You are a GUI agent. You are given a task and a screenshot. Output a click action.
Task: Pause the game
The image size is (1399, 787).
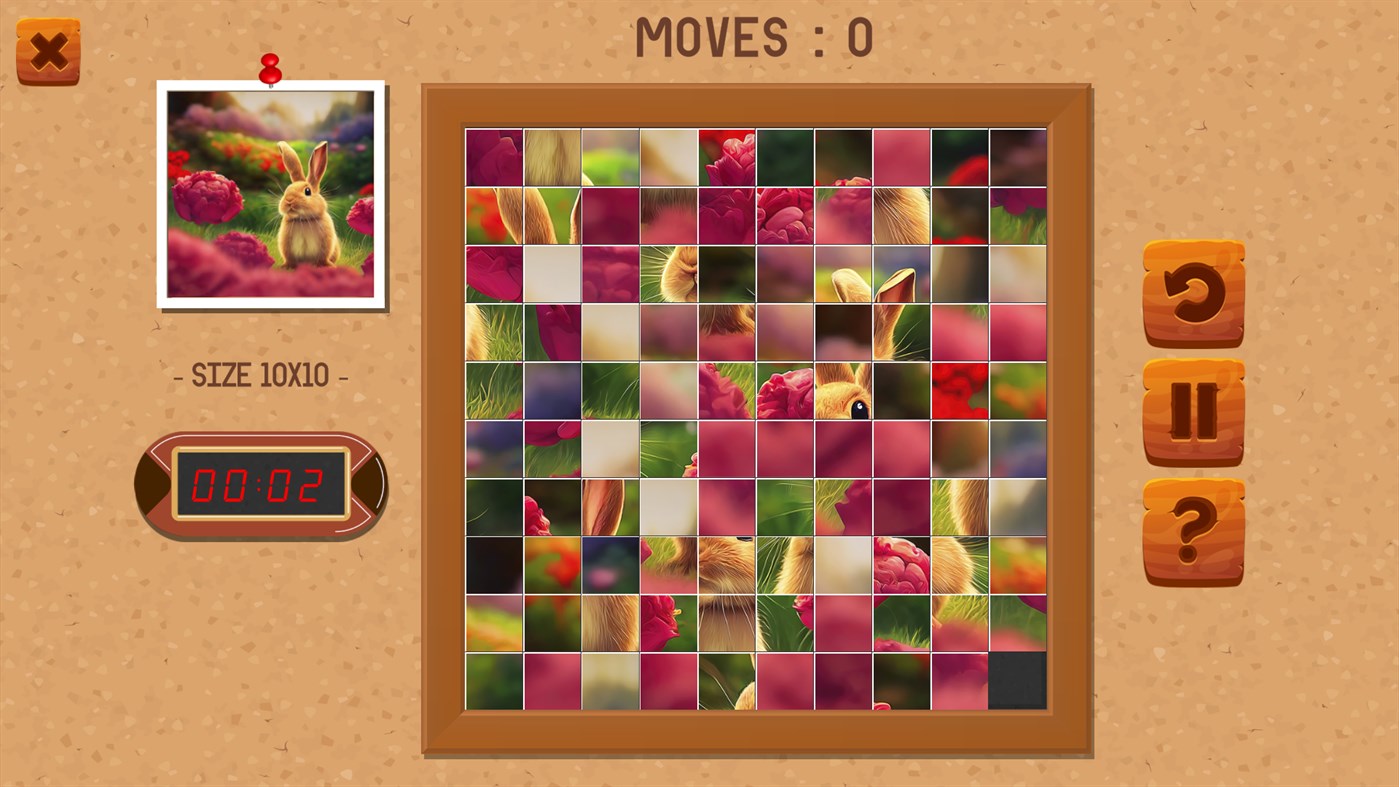pyautogui.click(x=1193, y=412)
